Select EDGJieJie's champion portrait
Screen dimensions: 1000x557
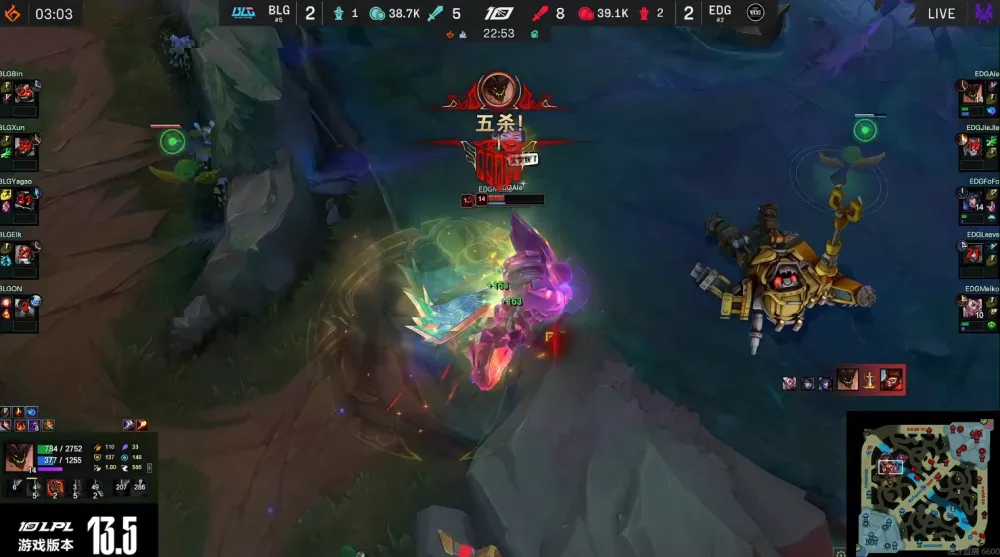(973, 146)
